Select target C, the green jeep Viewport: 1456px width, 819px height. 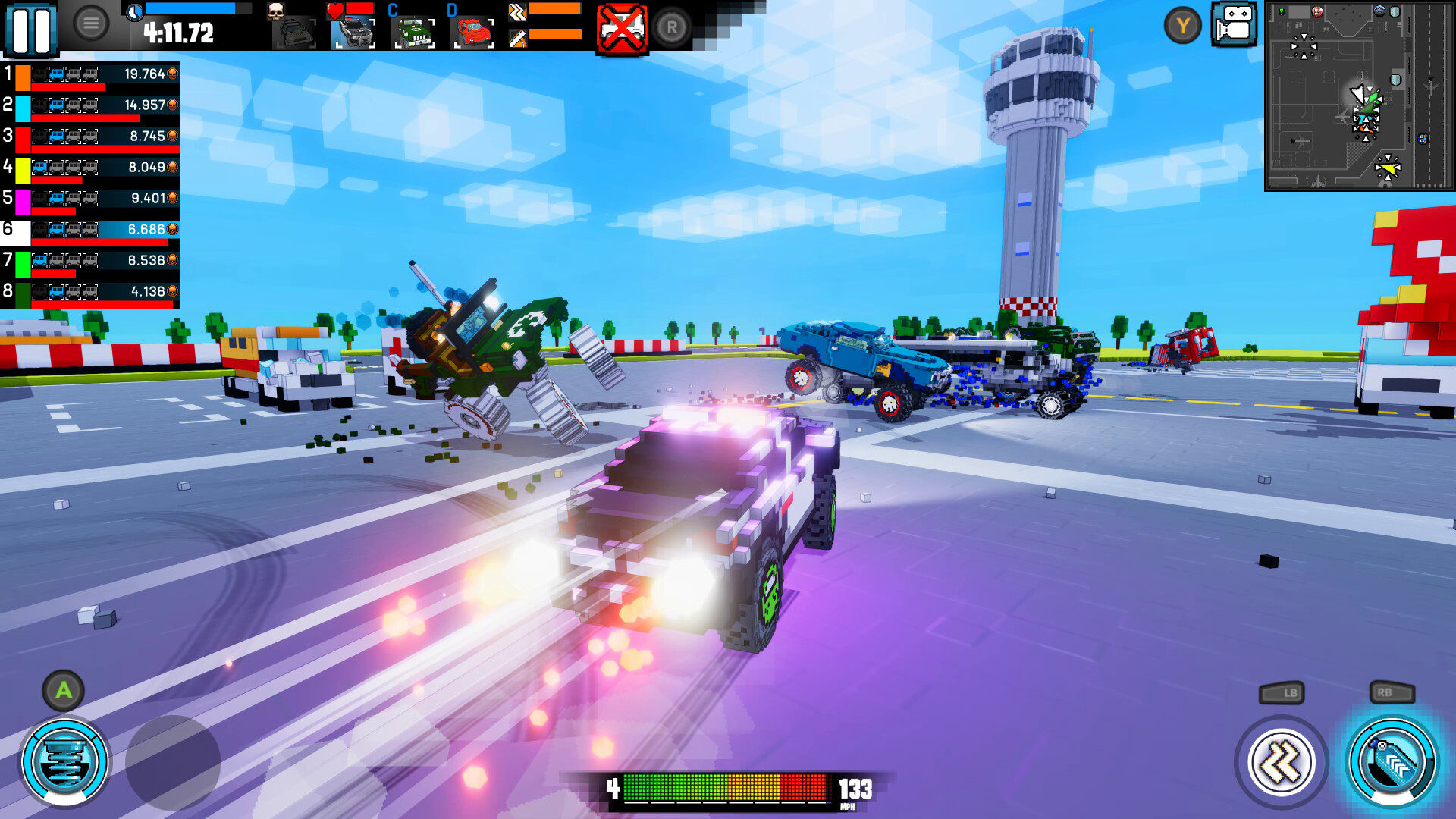tap(413, 34)
